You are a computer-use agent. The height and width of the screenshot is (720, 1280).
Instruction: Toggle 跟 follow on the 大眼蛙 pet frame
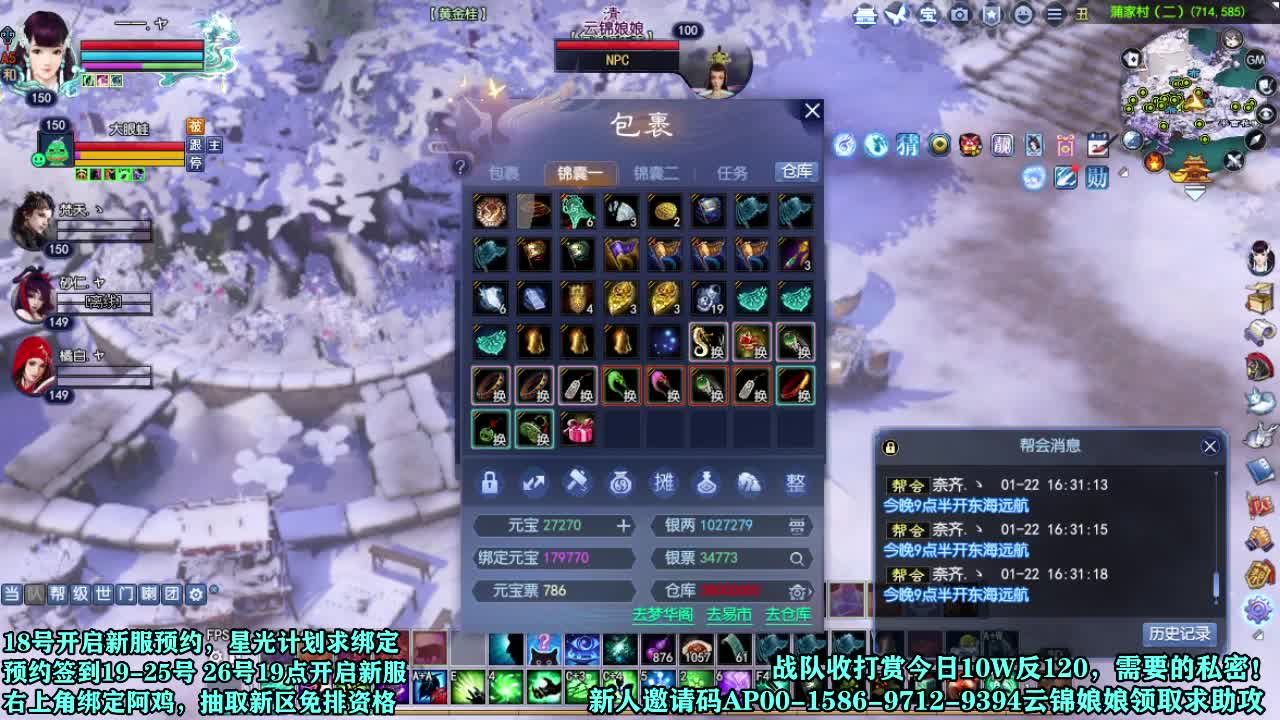pyautogui.click(x=198, y=145)
